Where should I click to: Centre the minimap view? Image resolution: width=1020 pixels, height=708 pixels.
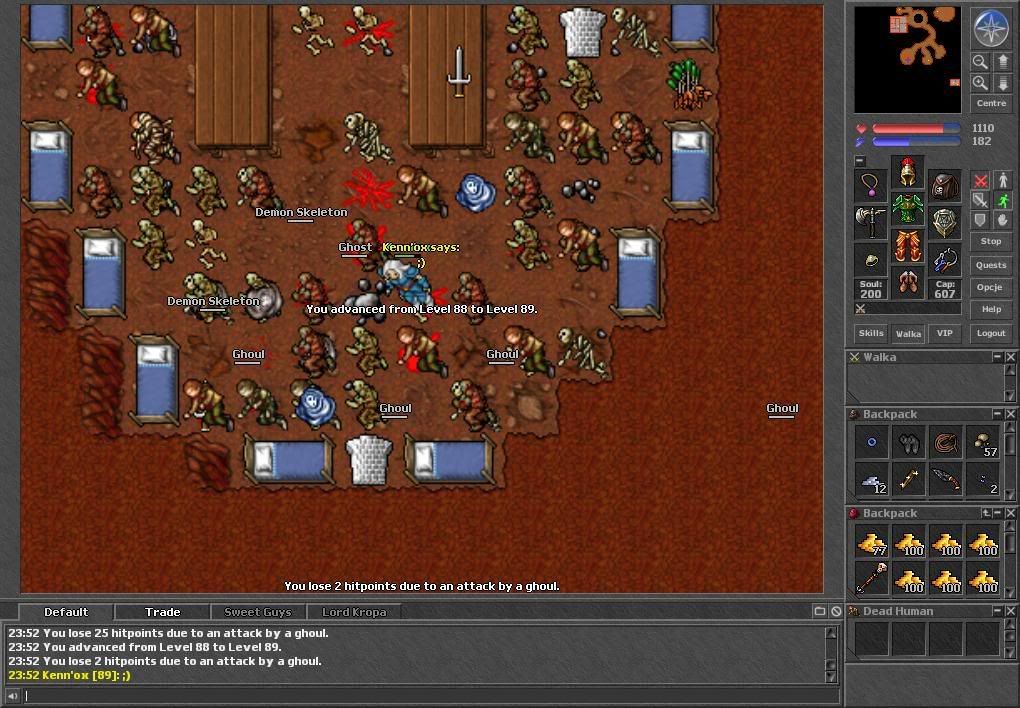pyautogui.click(x=990, y=103)
